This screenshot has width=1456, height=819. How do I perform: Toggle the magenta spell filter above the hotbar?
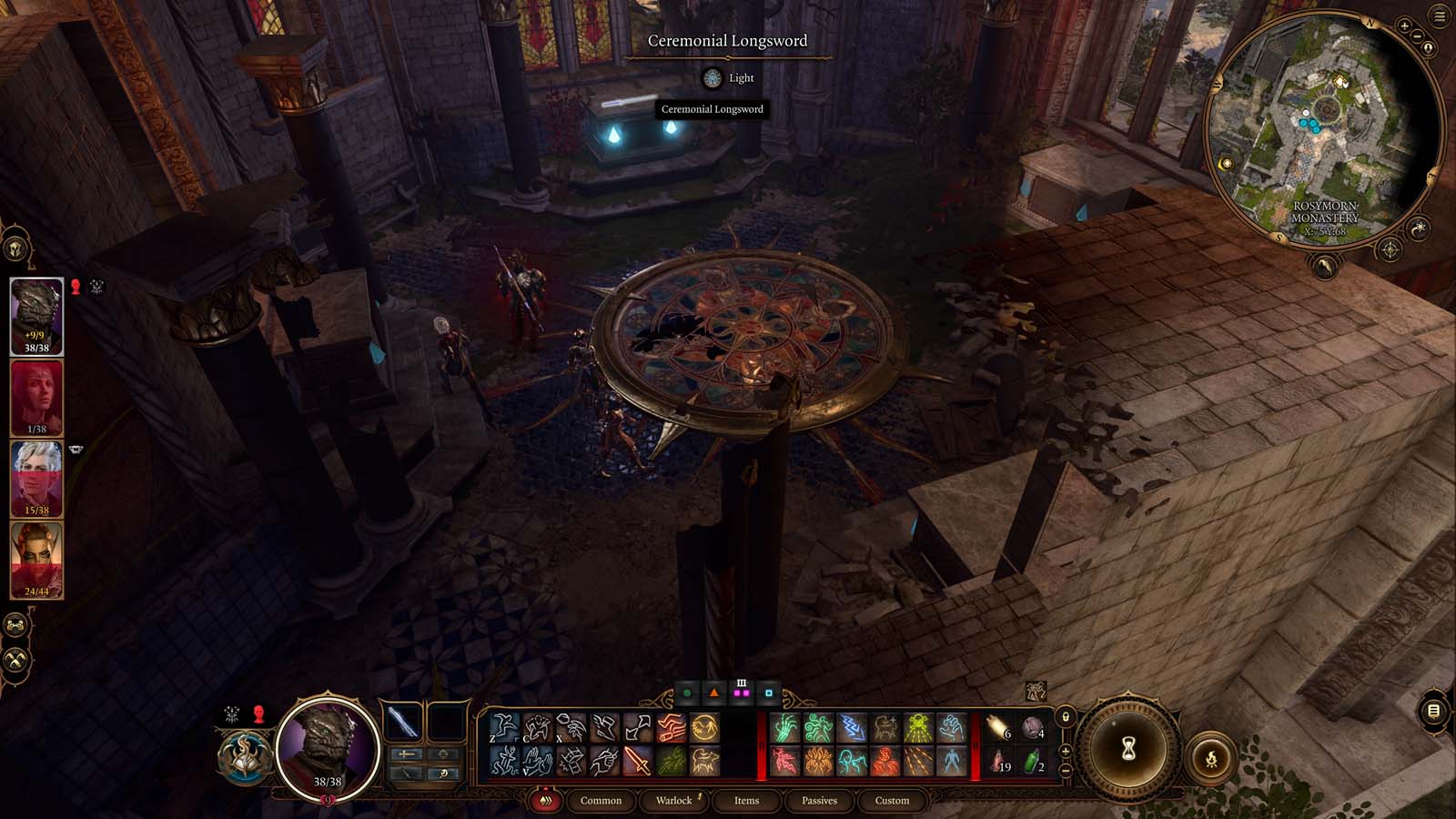(x=743, y=693)
